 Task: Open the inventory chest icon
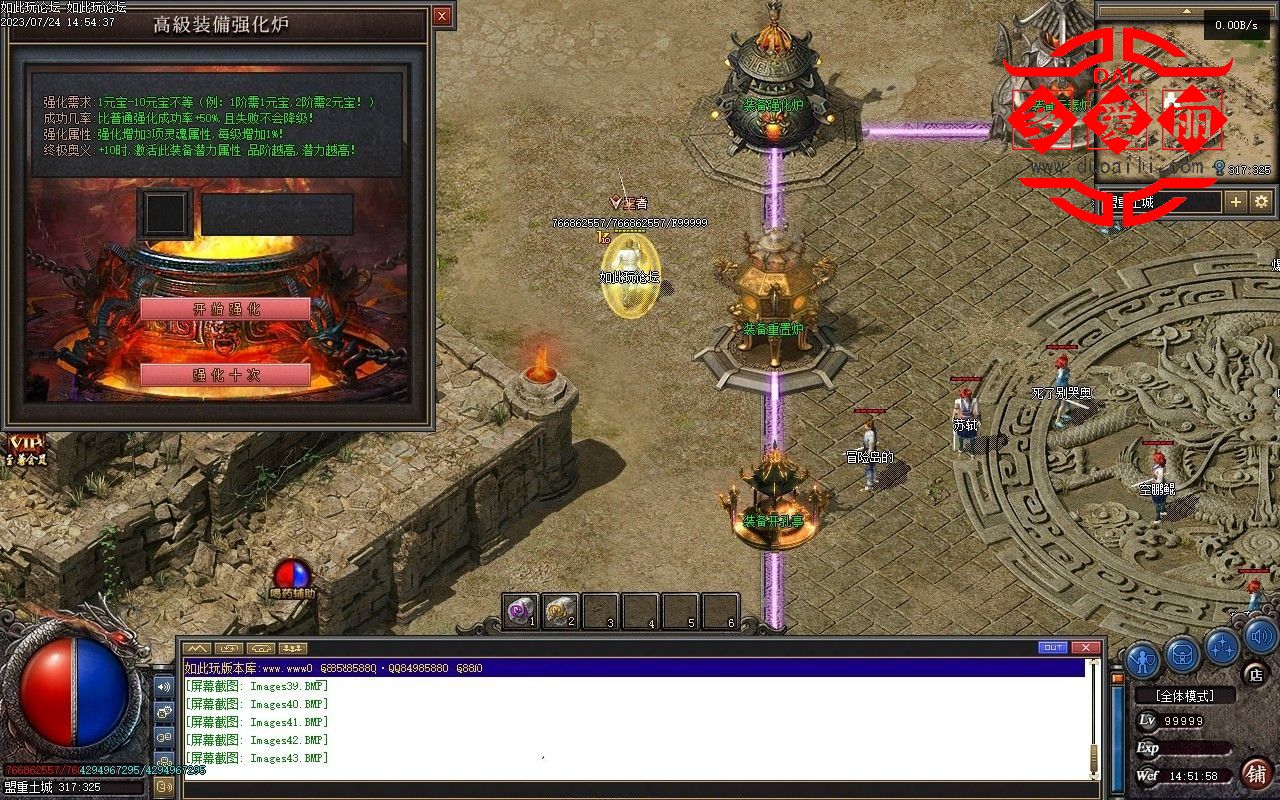pos(1183,655)
